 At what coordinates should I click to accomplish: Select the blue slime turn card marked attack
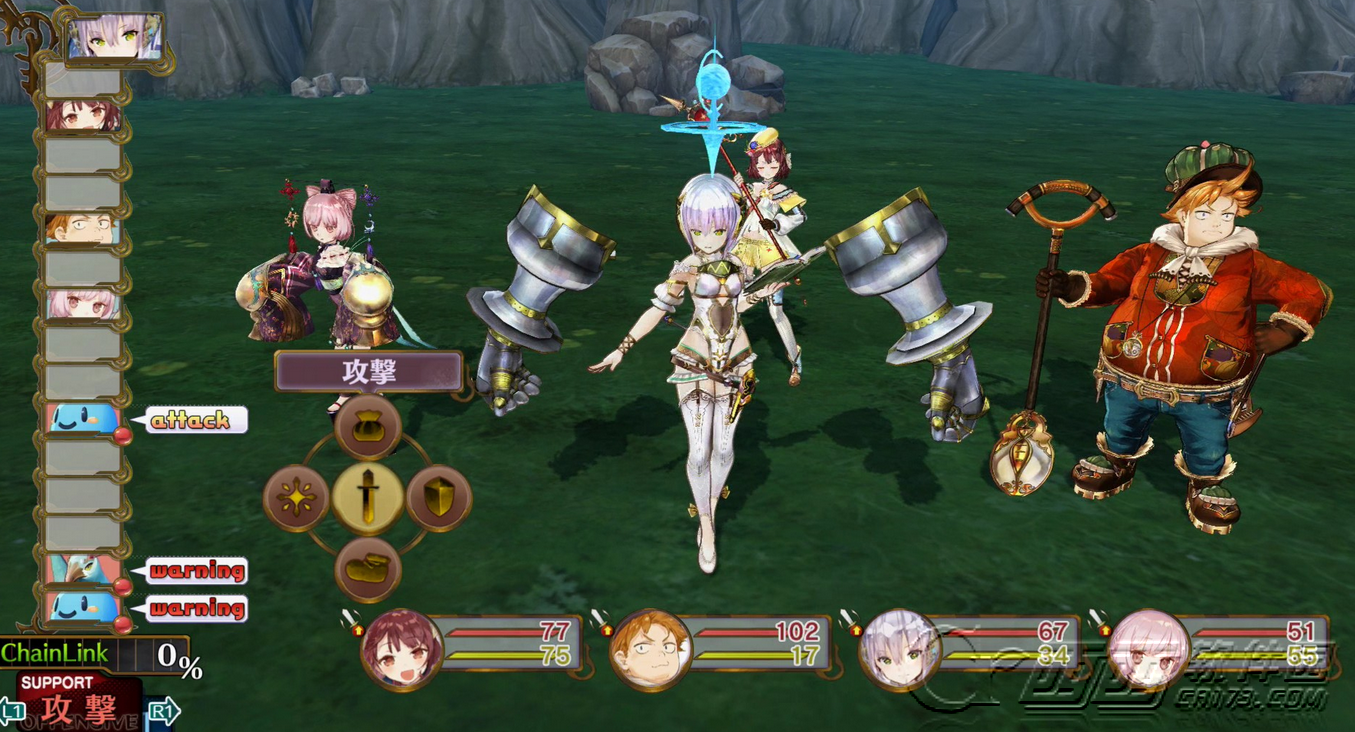click(x=84, y=420)
